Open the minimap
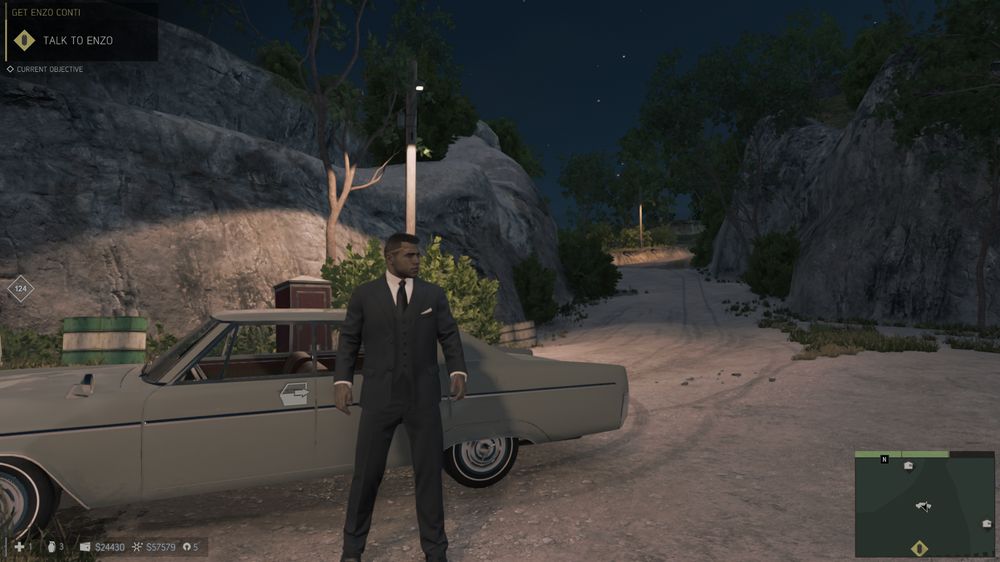The width and height of the screenshot is (1000, 562). 924,504
